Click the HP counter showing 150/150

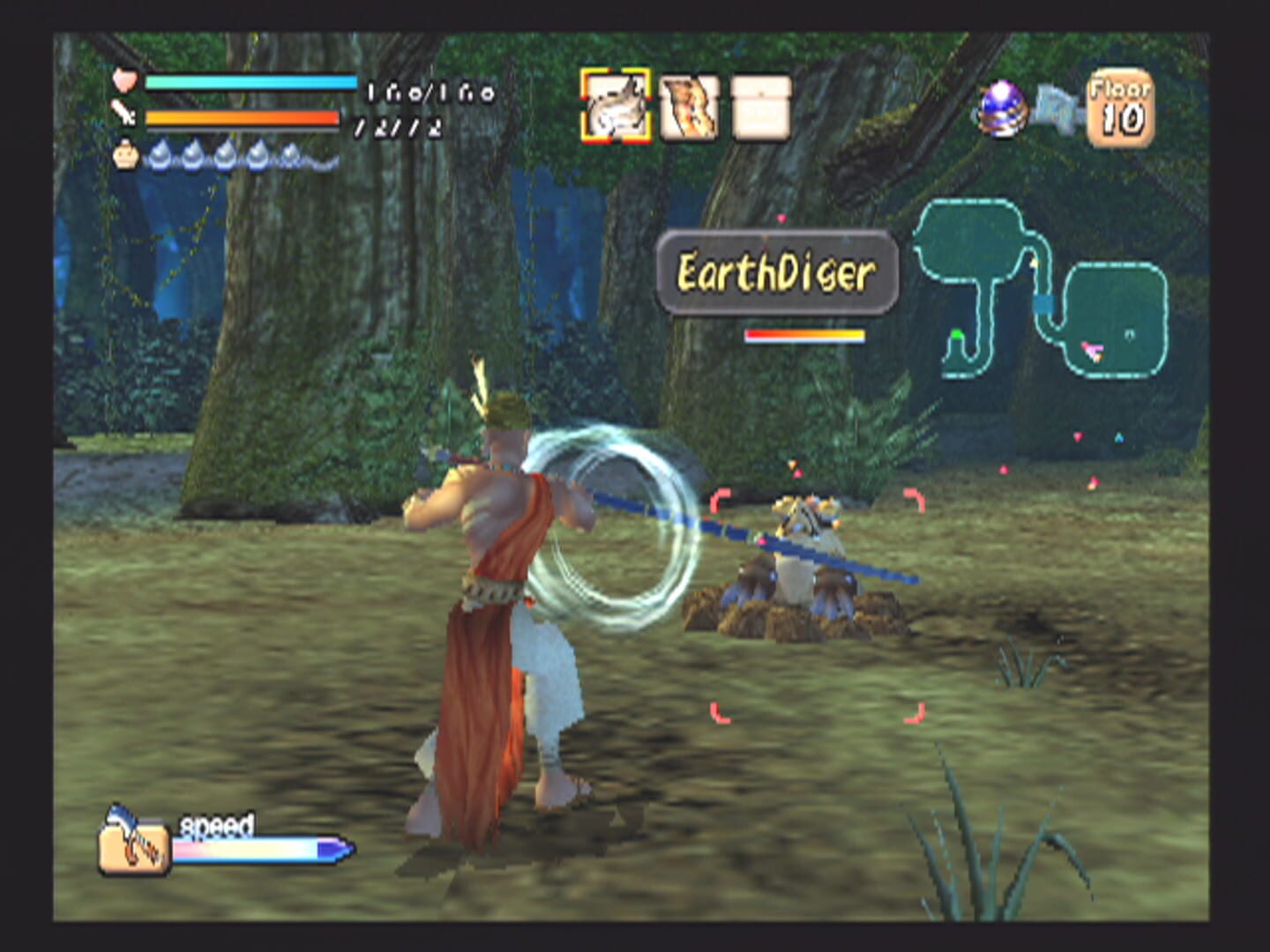423,94
